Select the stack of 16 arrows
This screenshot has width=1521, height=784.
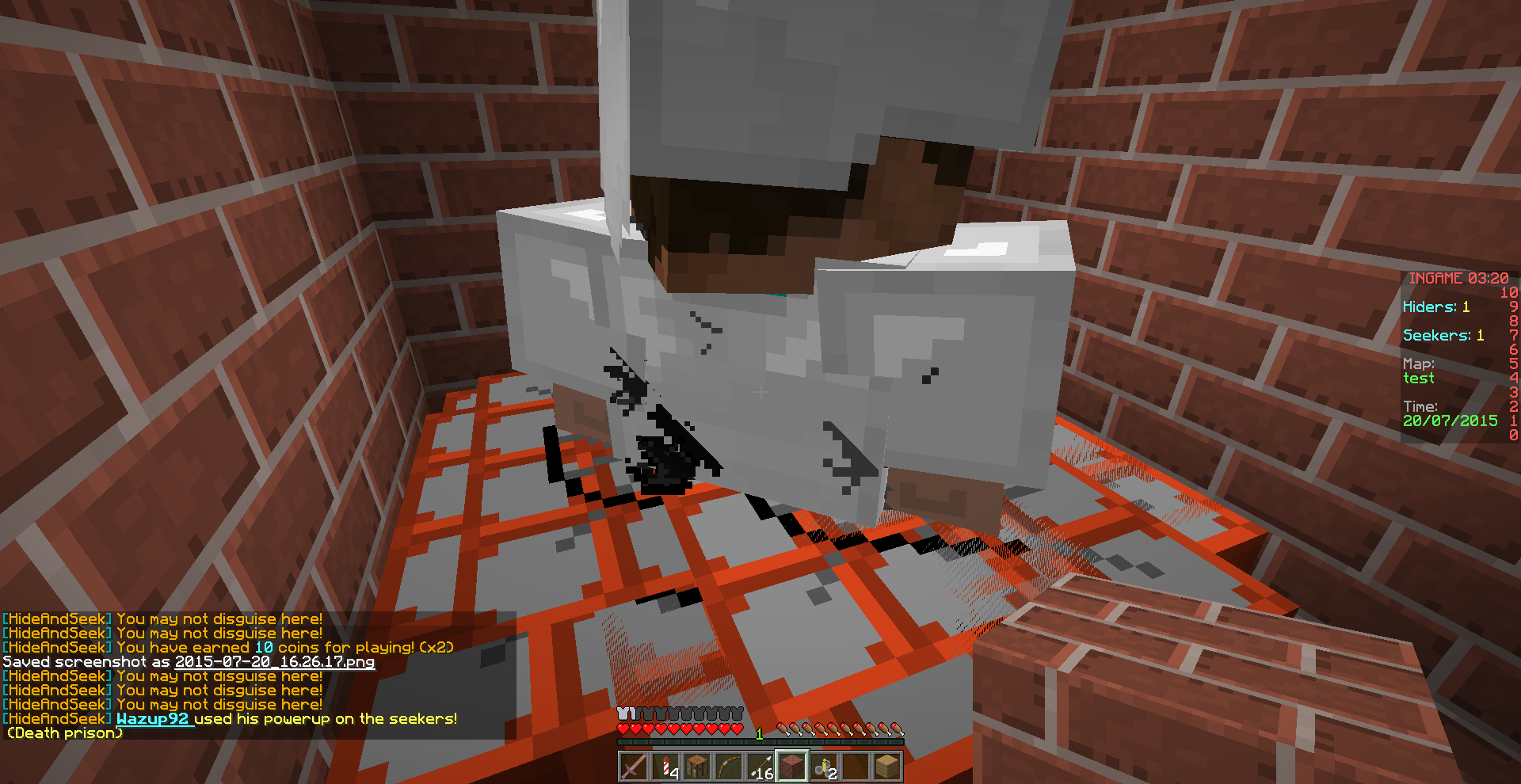coord(760,765)
